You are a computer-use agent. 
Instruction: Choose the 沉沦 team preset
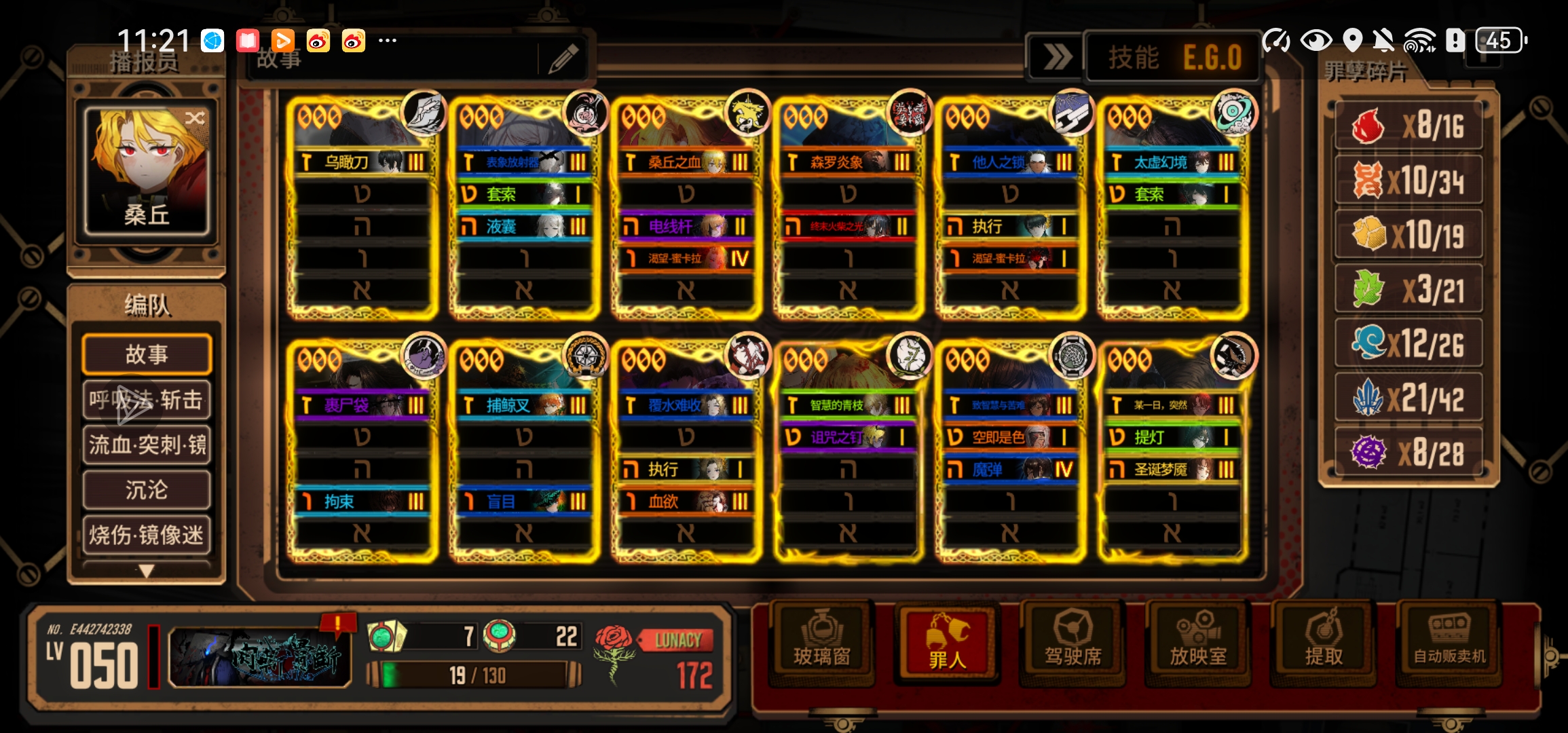pos(147,489)
